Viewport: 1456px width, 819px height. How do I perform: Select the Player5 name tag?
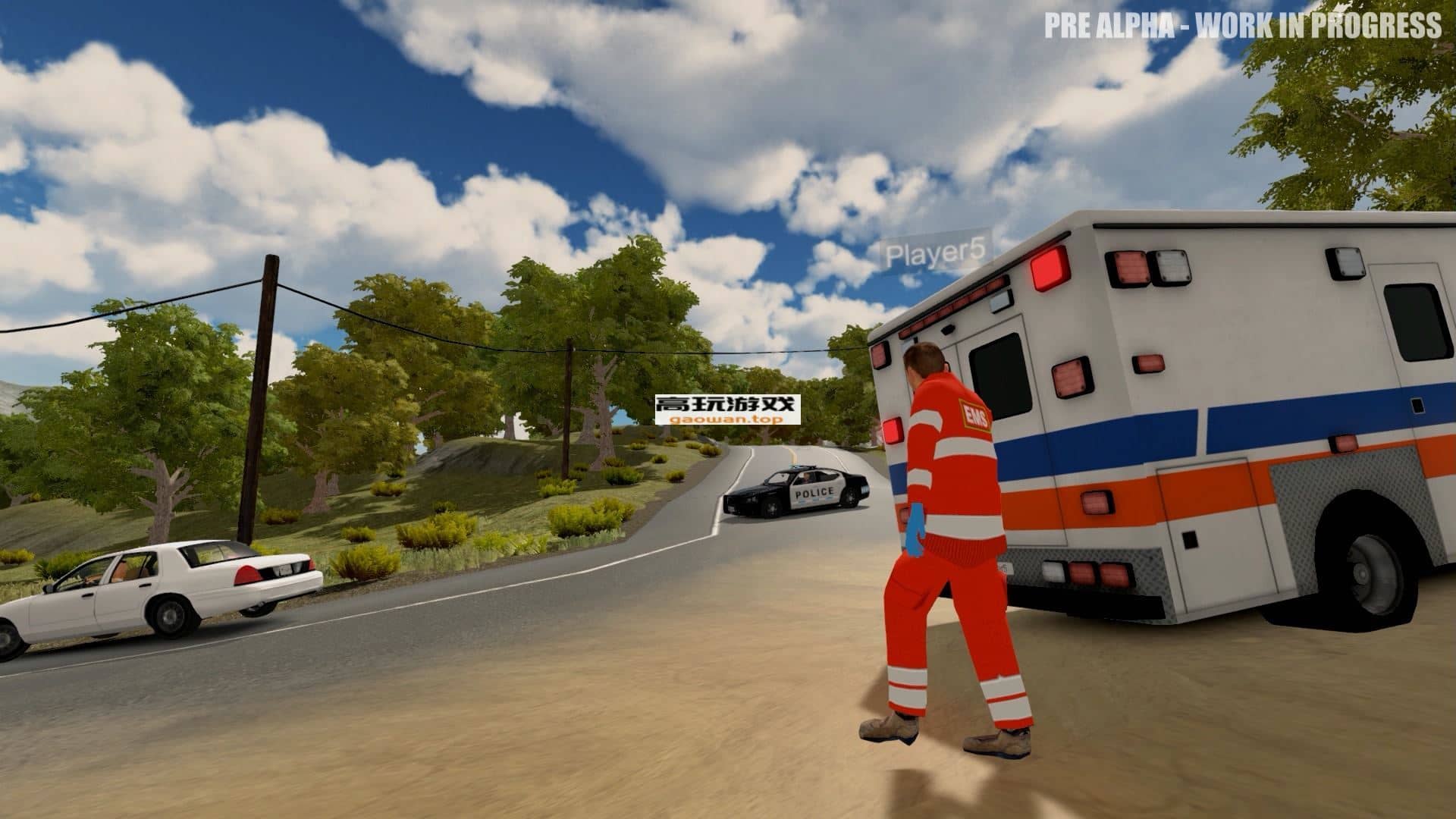[x=937, y=254]
